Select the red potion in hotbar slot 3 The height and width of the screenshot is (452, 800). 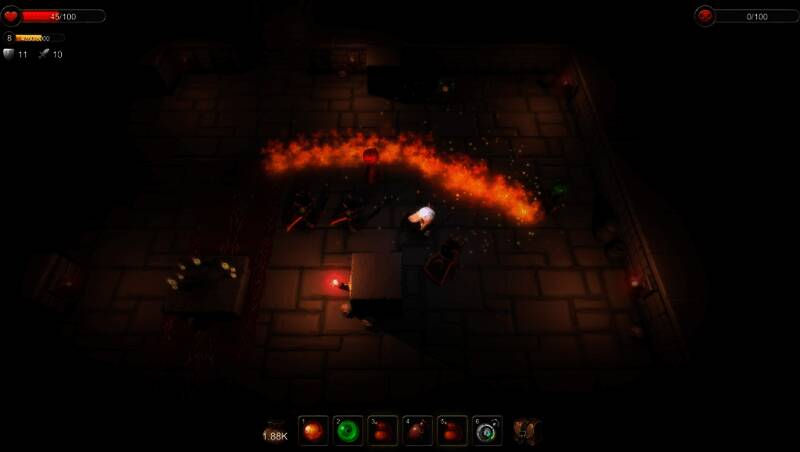coord(383,430)
